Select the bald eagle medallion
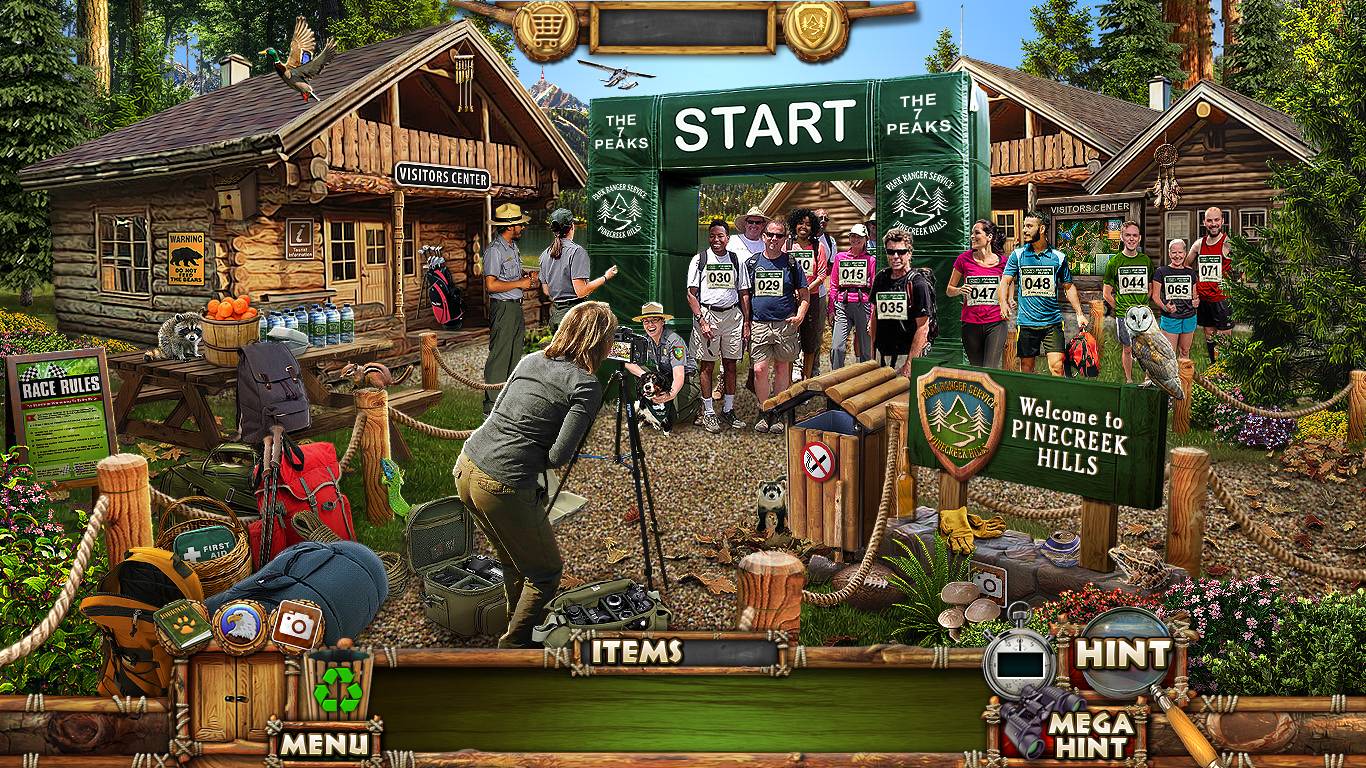Viewport: 1366px width, 768px height. click(240, 627)
